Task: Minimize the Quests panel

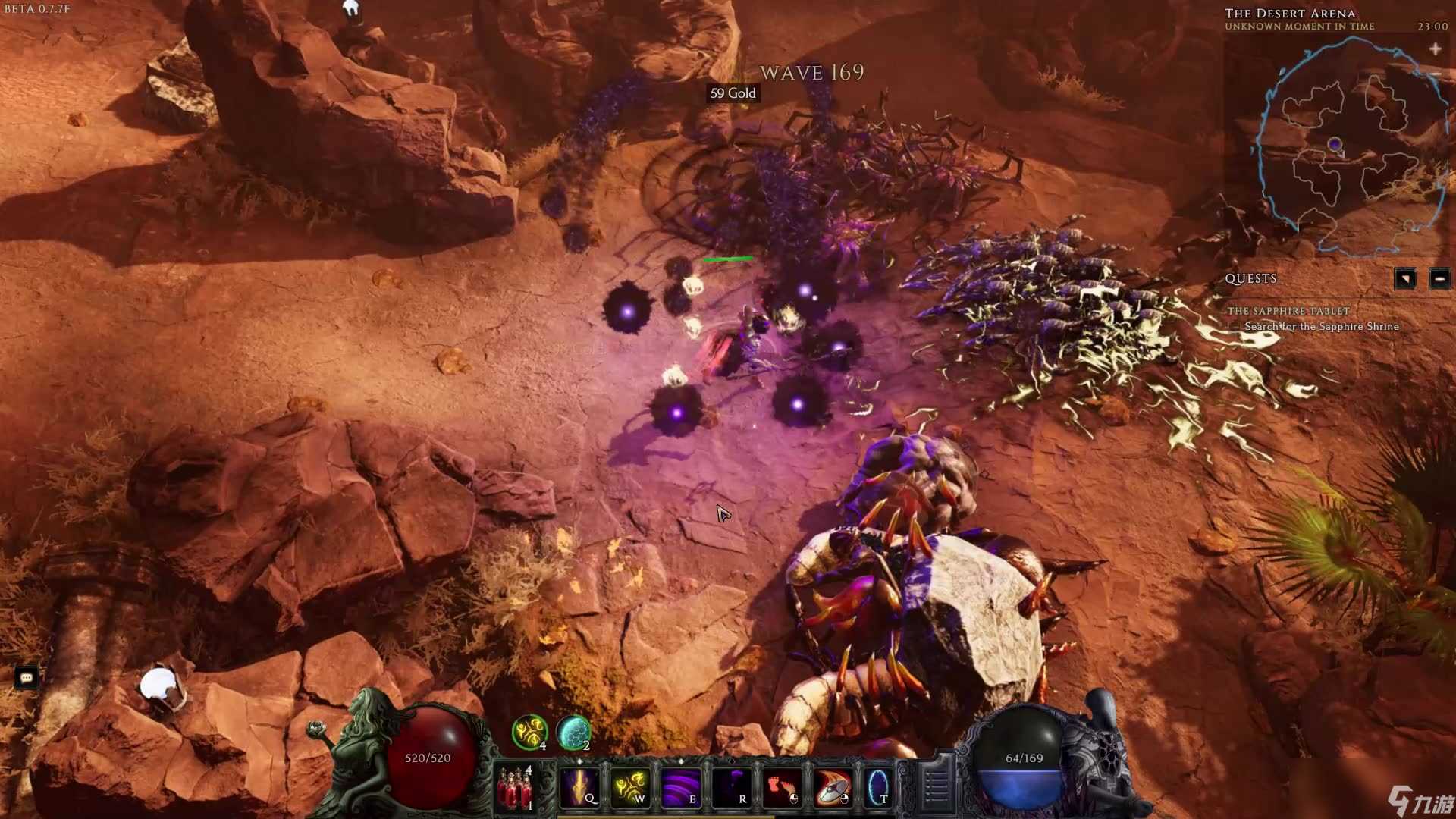Action: (x=1439, y=278)
